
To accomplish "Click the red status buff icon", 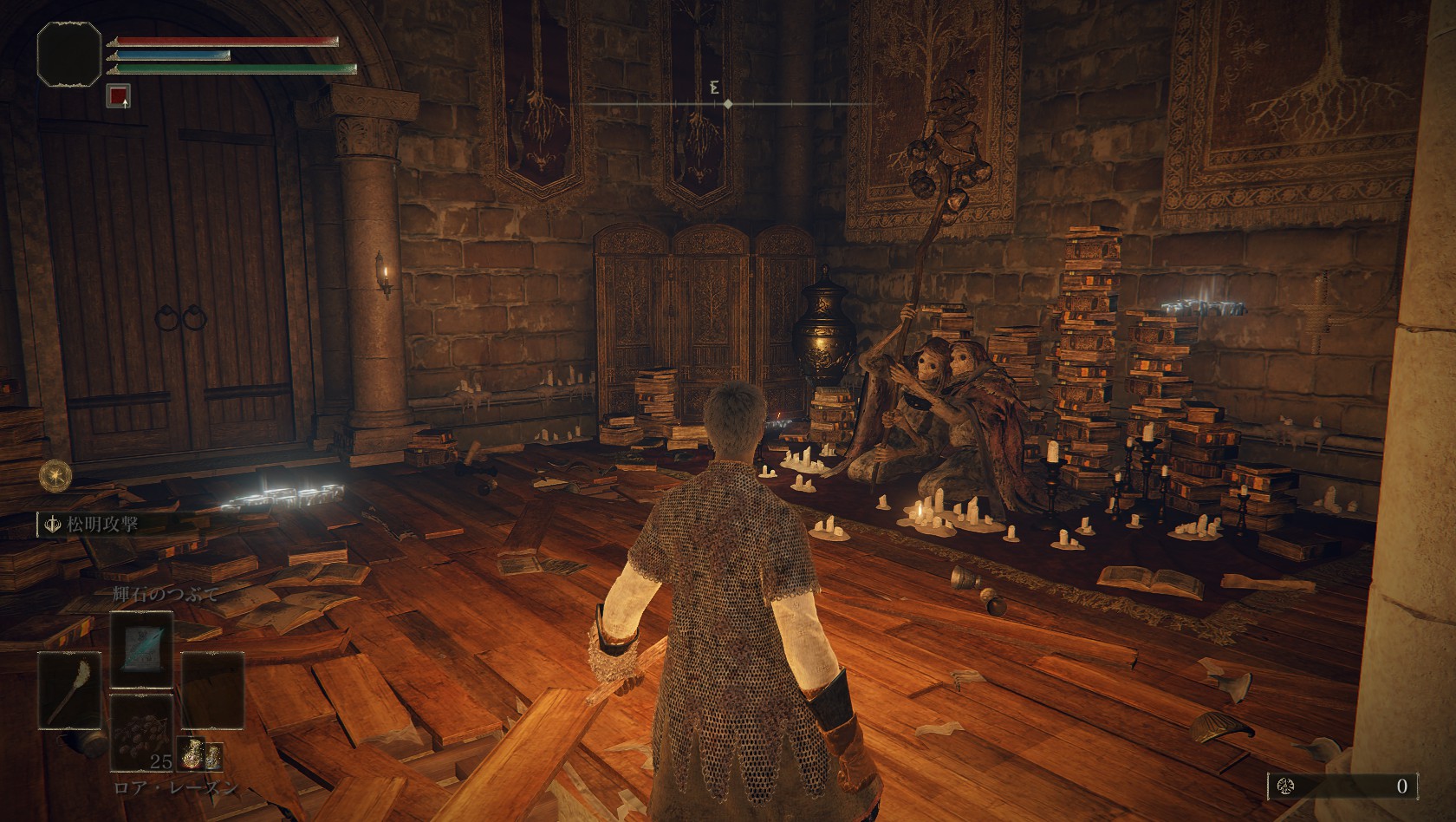I will [119, 96].
